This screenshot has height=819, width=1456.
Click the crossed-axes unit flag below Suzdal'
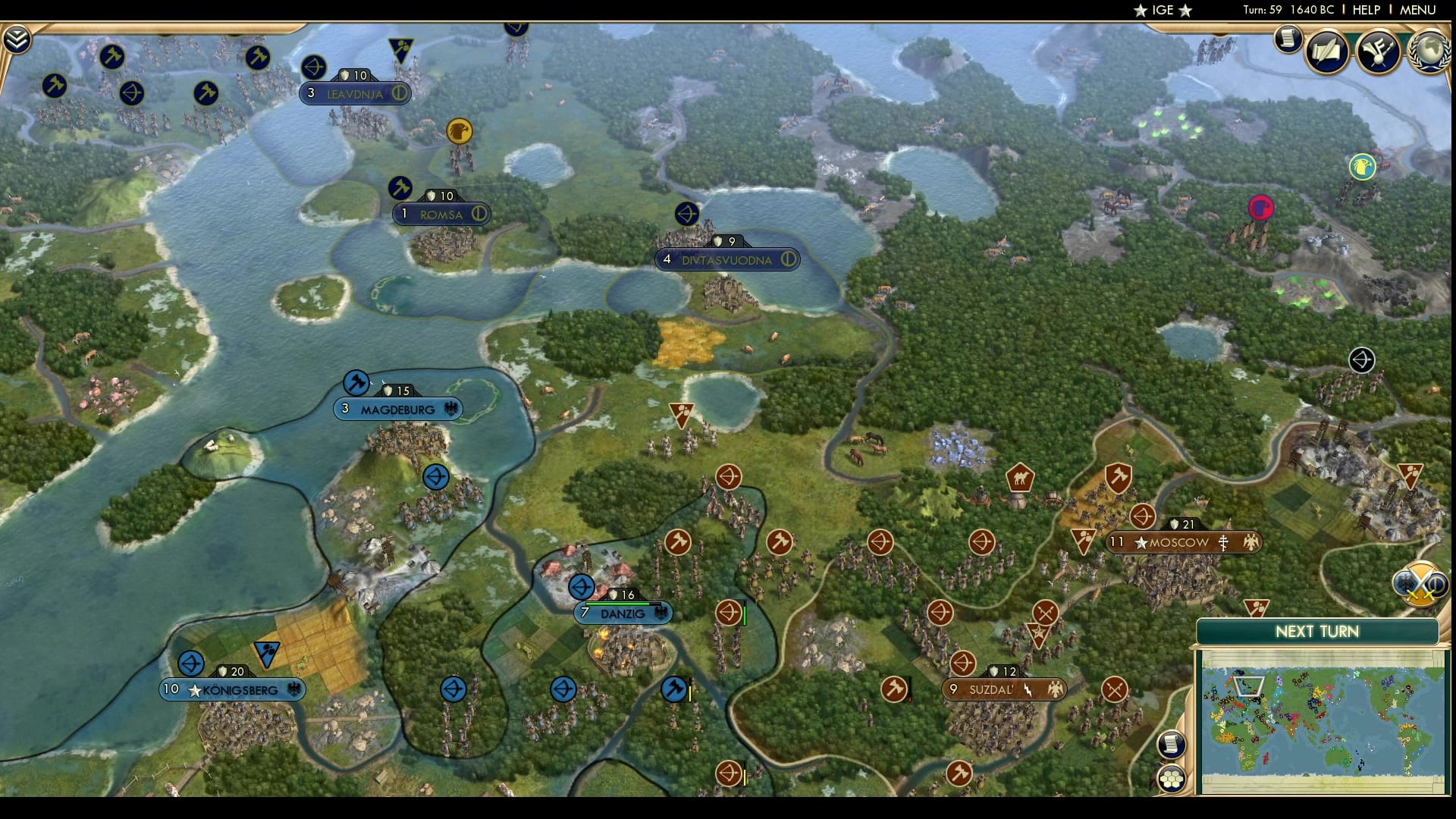pyautogui.click(x=1113, y=690)
